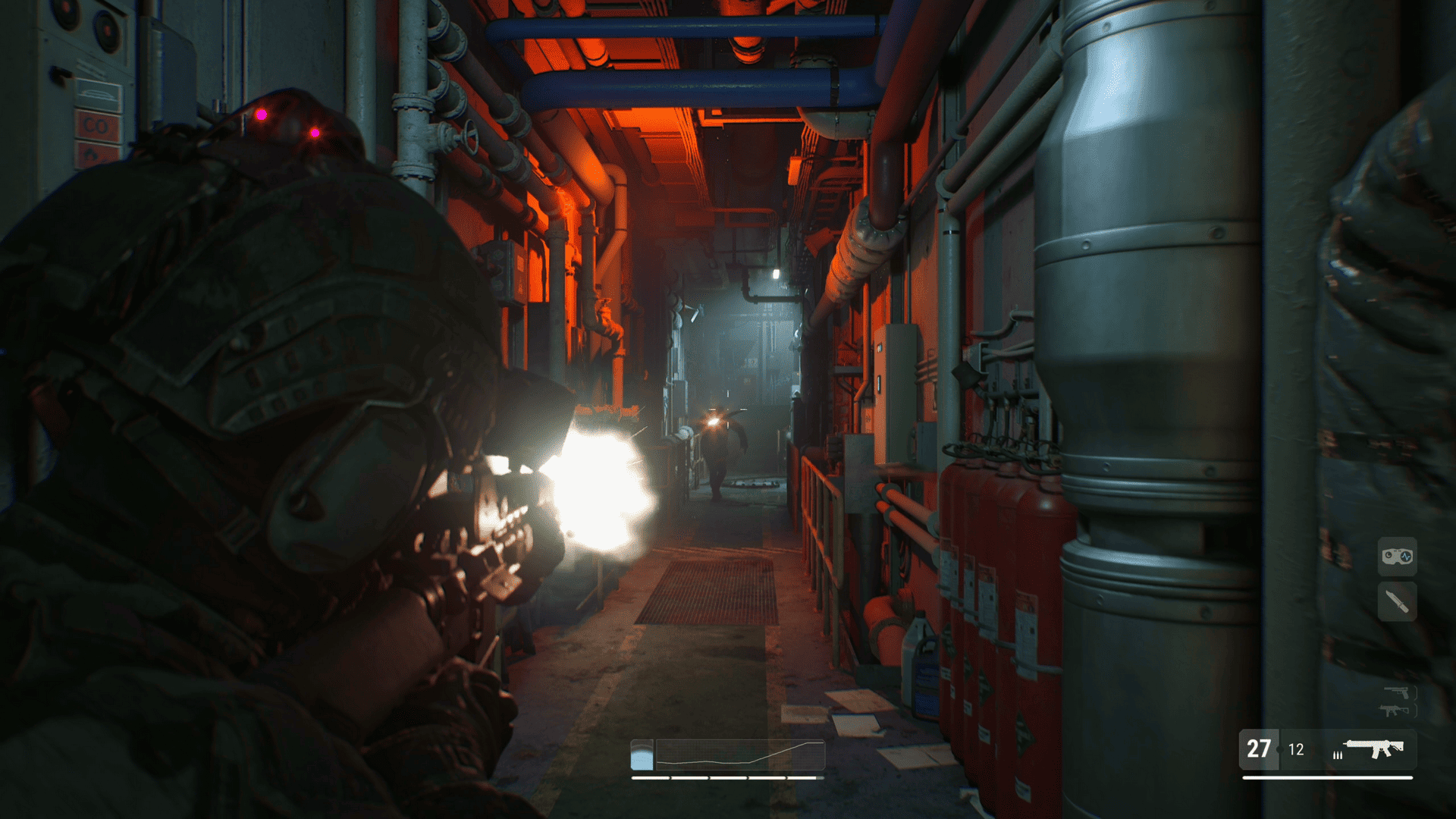Select the combat knife slot
Viewport: 1456px width, 819px height.
click(x=1397, y=602)
